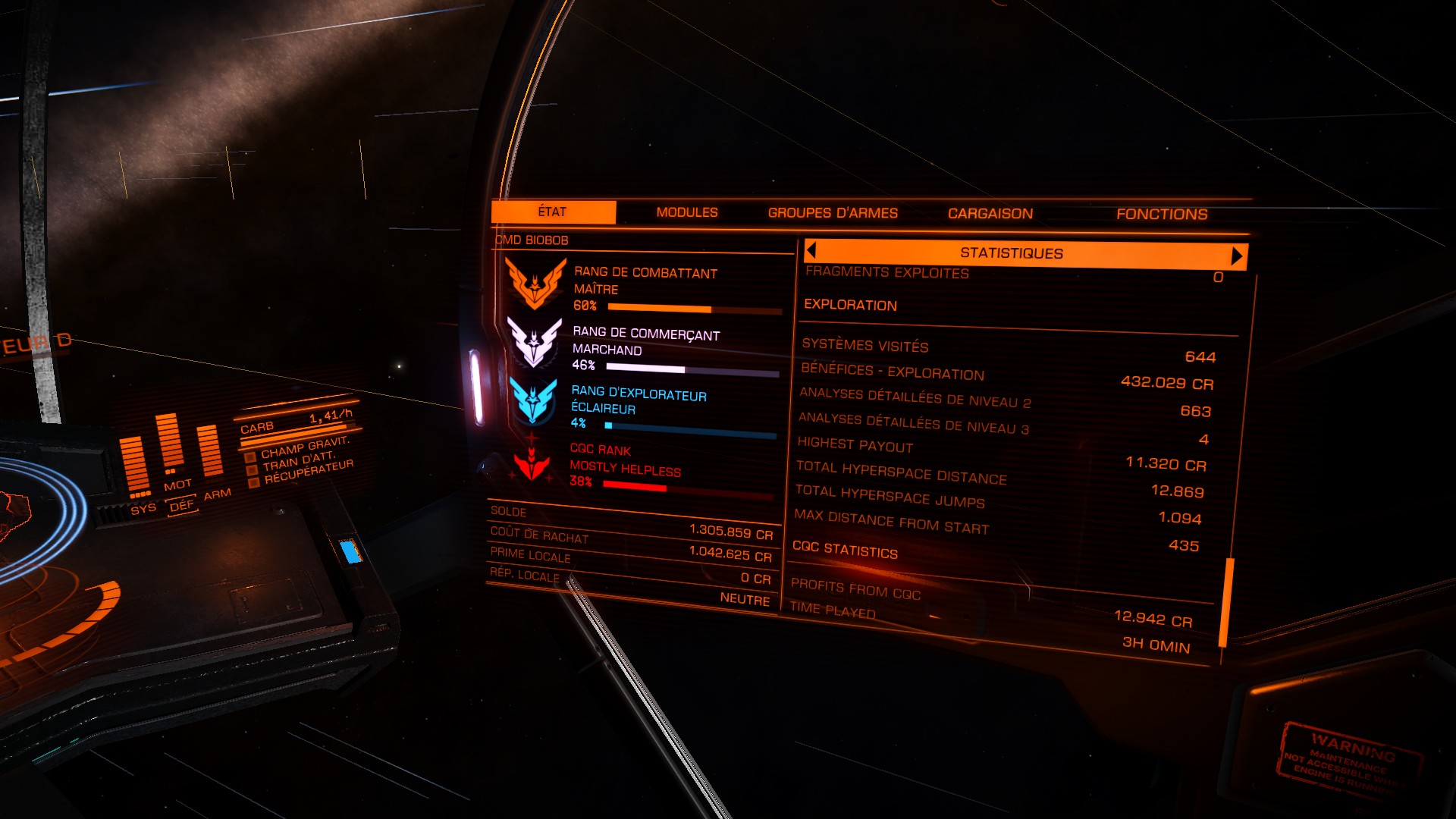The width and height of the screenshot is (1456, 819).
Task: Switch to the ÉTAT tab
Action: click(553, 212)
